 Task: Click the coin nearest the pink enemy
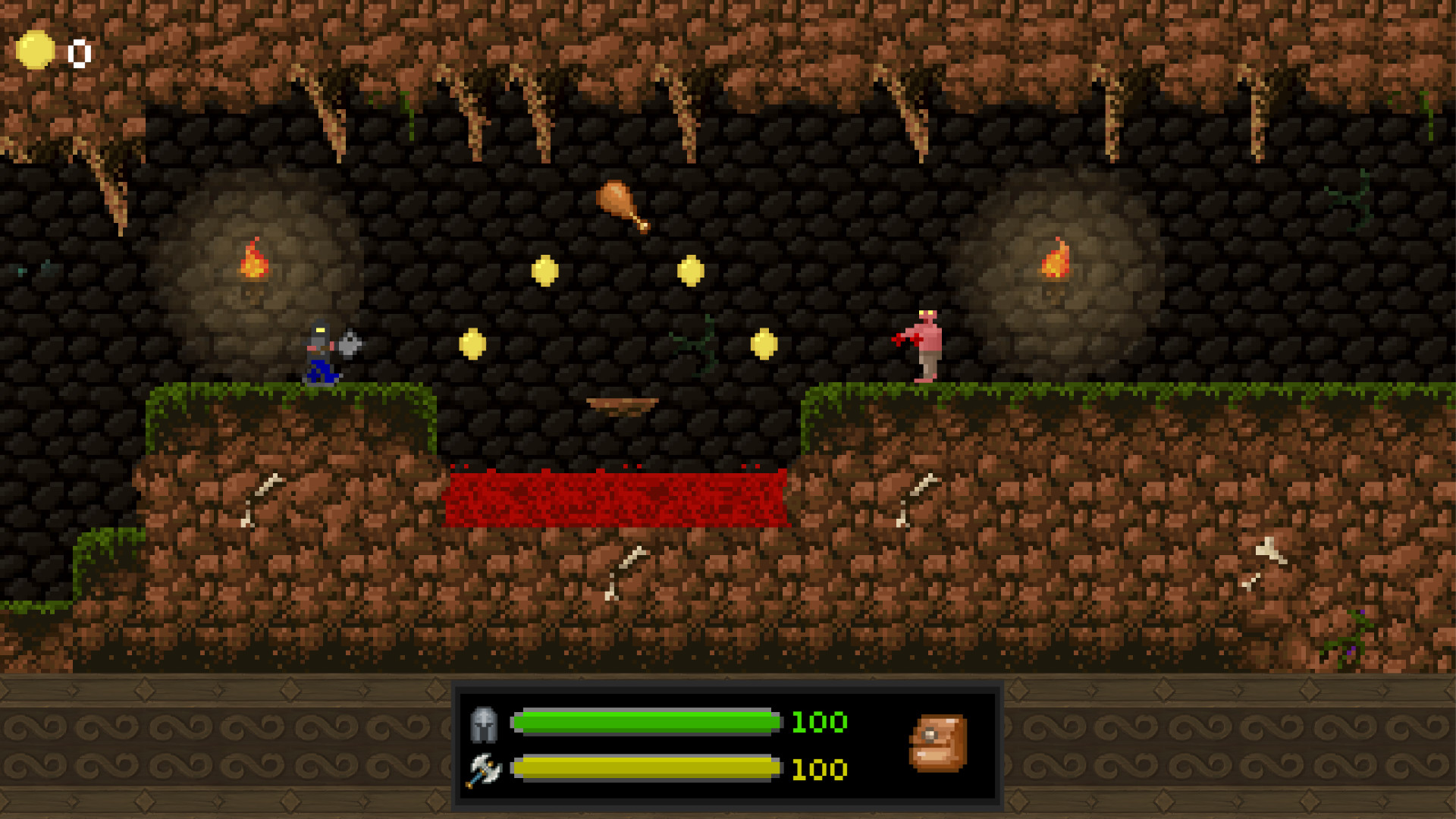coord(764,345)
